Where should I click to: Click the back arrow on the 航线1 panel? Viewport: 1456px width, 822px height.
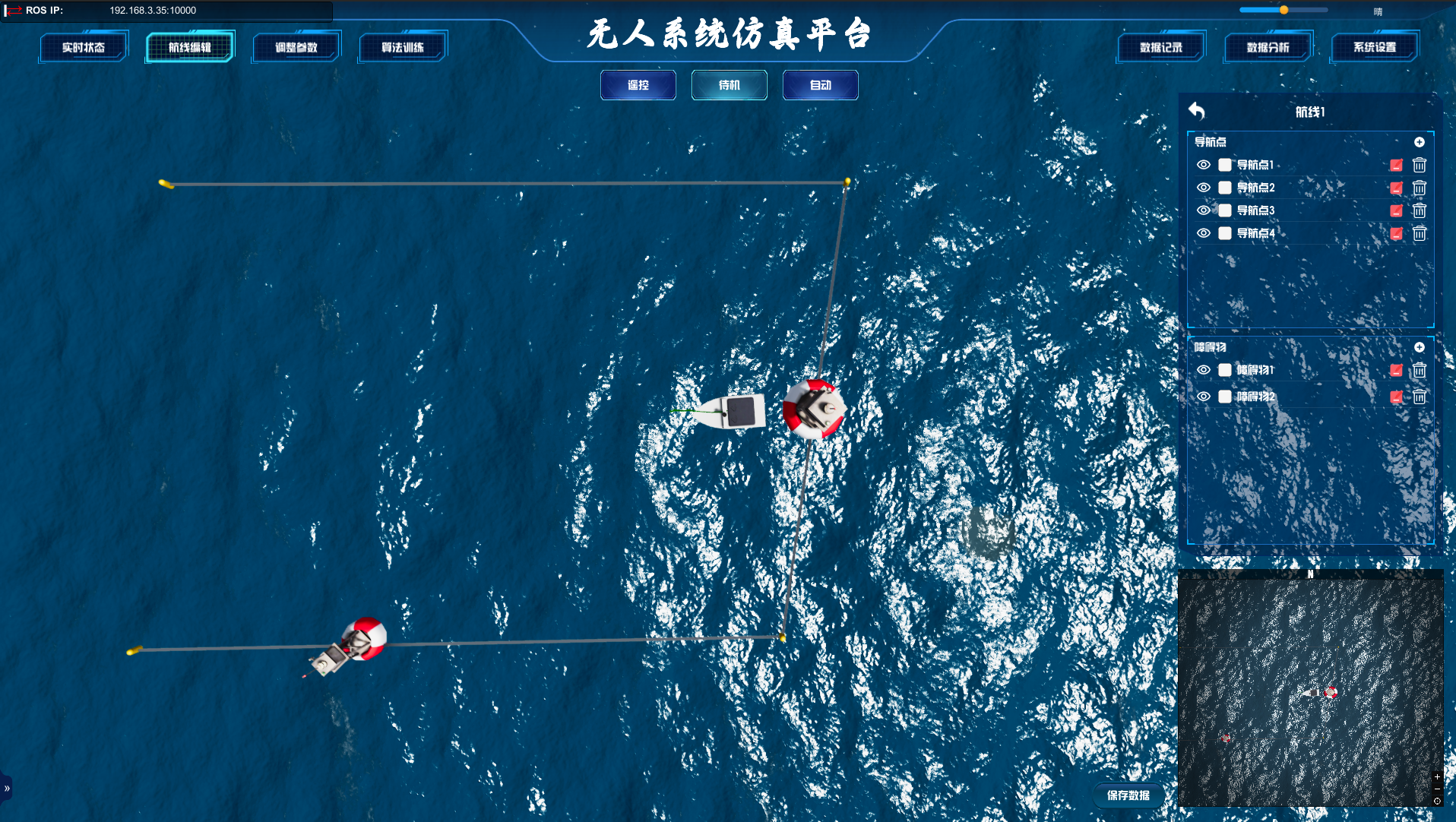coord(1198,111)
